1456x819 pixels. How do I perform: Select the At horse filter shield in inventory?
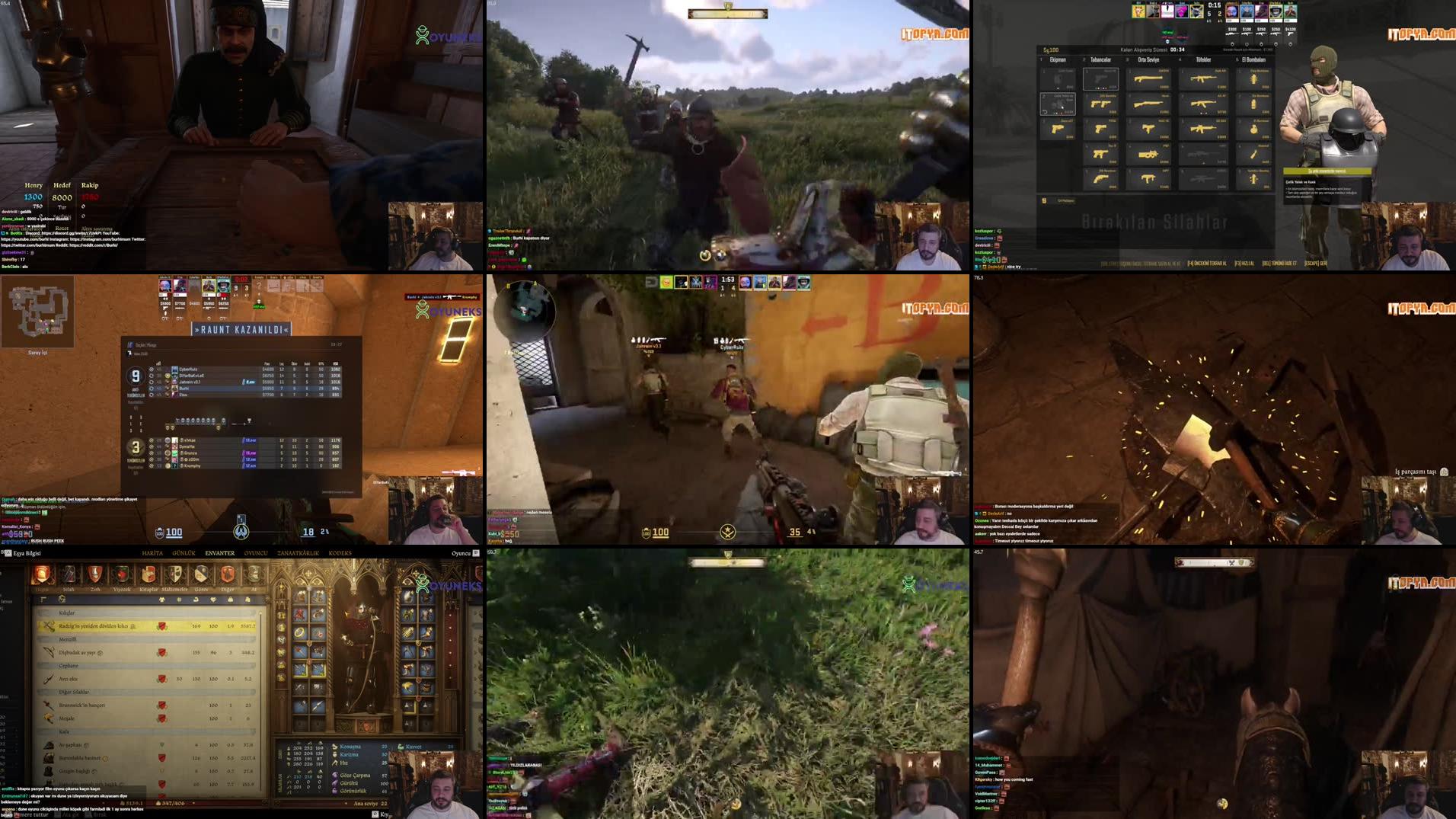point(254,574)
